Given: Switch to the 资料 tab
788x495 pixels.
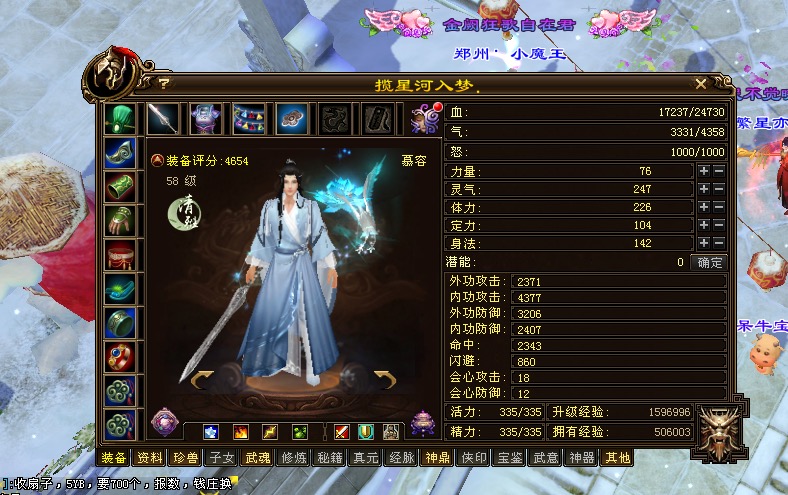Looking at the screenshot, I should coord(150,458).
